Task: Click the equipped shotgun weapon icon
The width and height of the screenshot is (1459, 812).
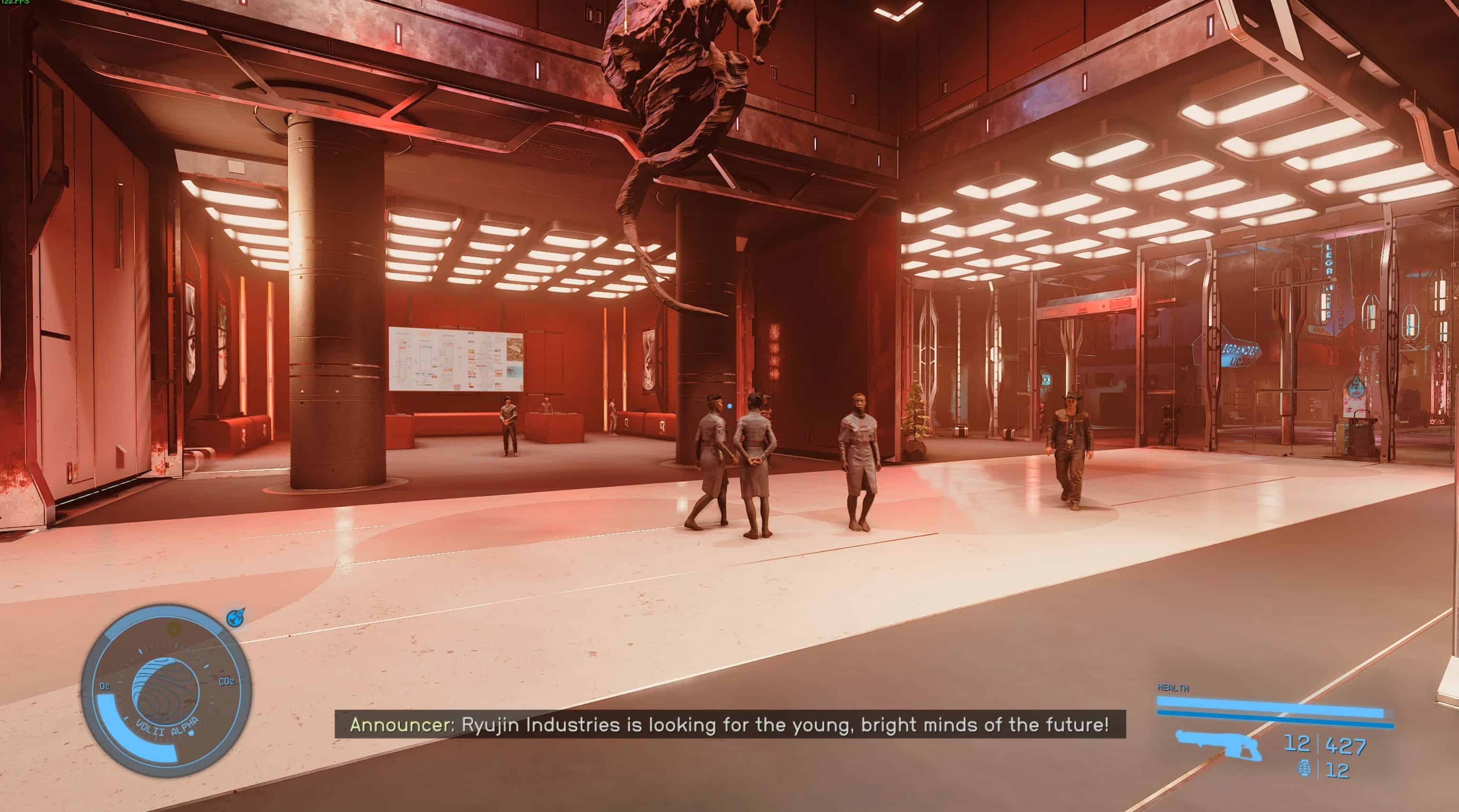Action: point(1217,744)
